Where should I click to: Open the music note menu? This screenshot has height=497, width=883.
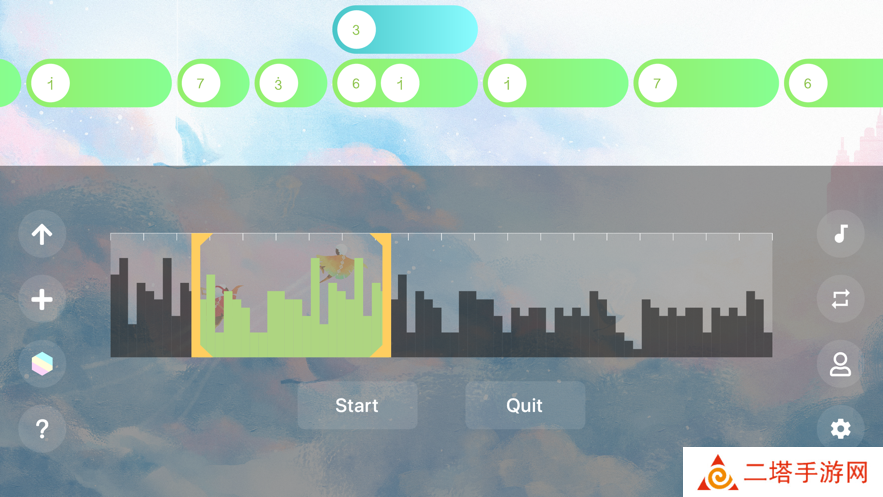[x=841, y=234]
